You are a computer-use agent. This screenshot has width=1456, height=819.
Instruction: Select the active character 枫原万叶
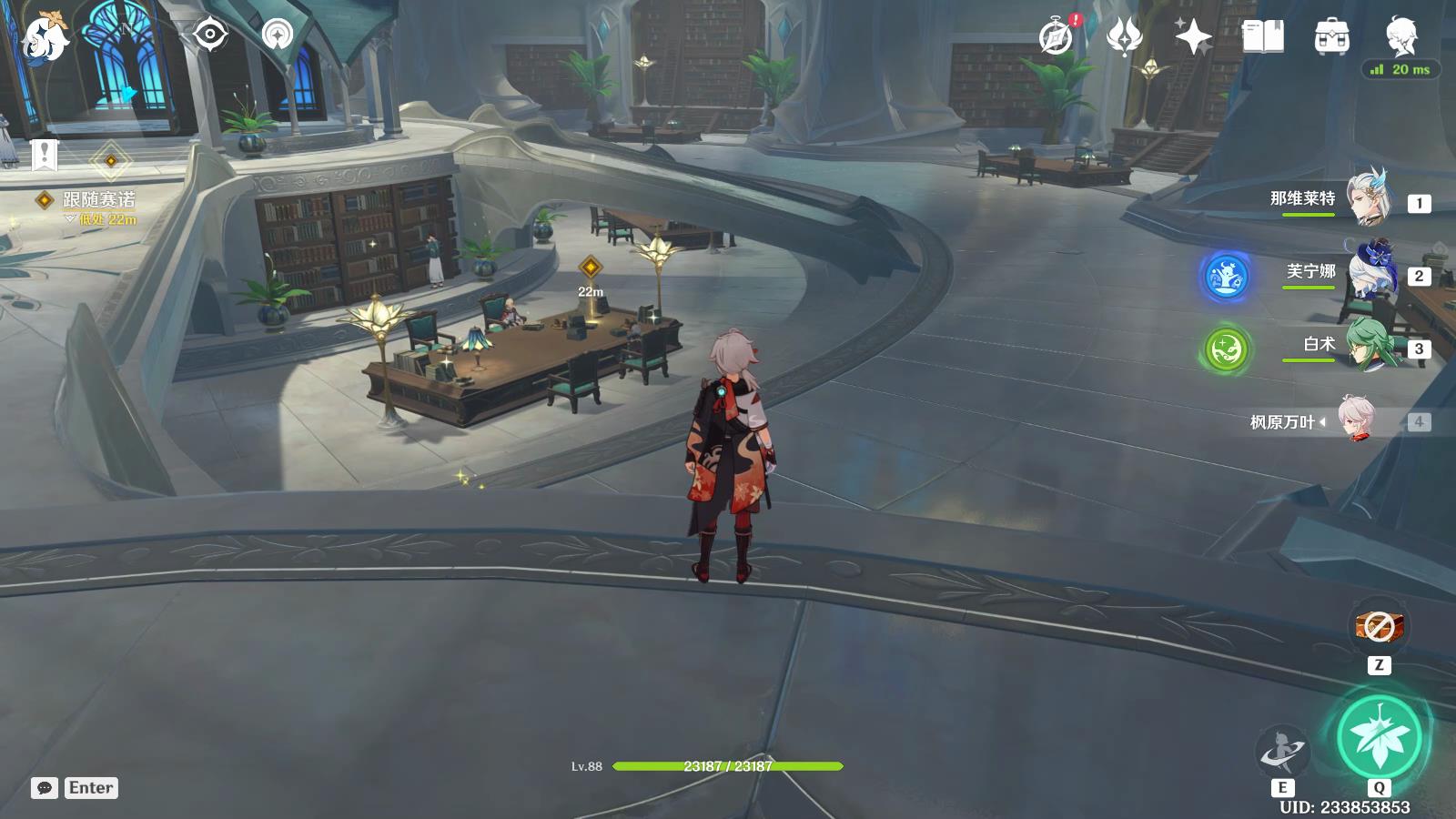click(1356, 420)
